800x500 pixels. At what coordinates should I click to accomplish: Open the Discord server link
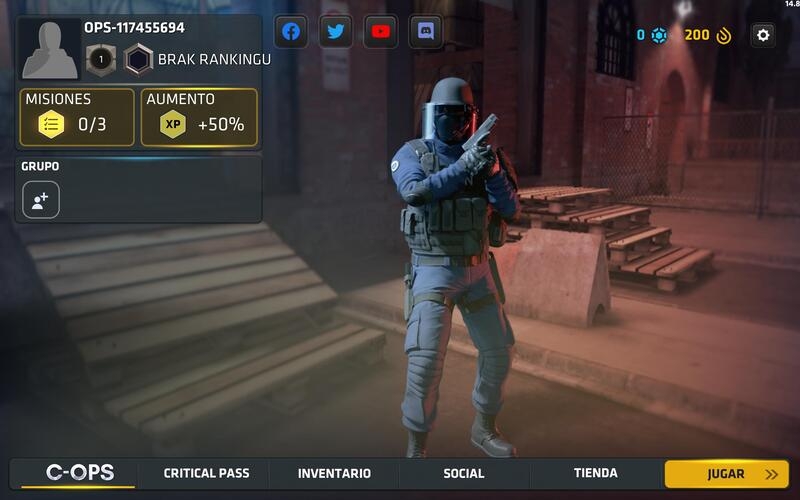coord(425,31)
